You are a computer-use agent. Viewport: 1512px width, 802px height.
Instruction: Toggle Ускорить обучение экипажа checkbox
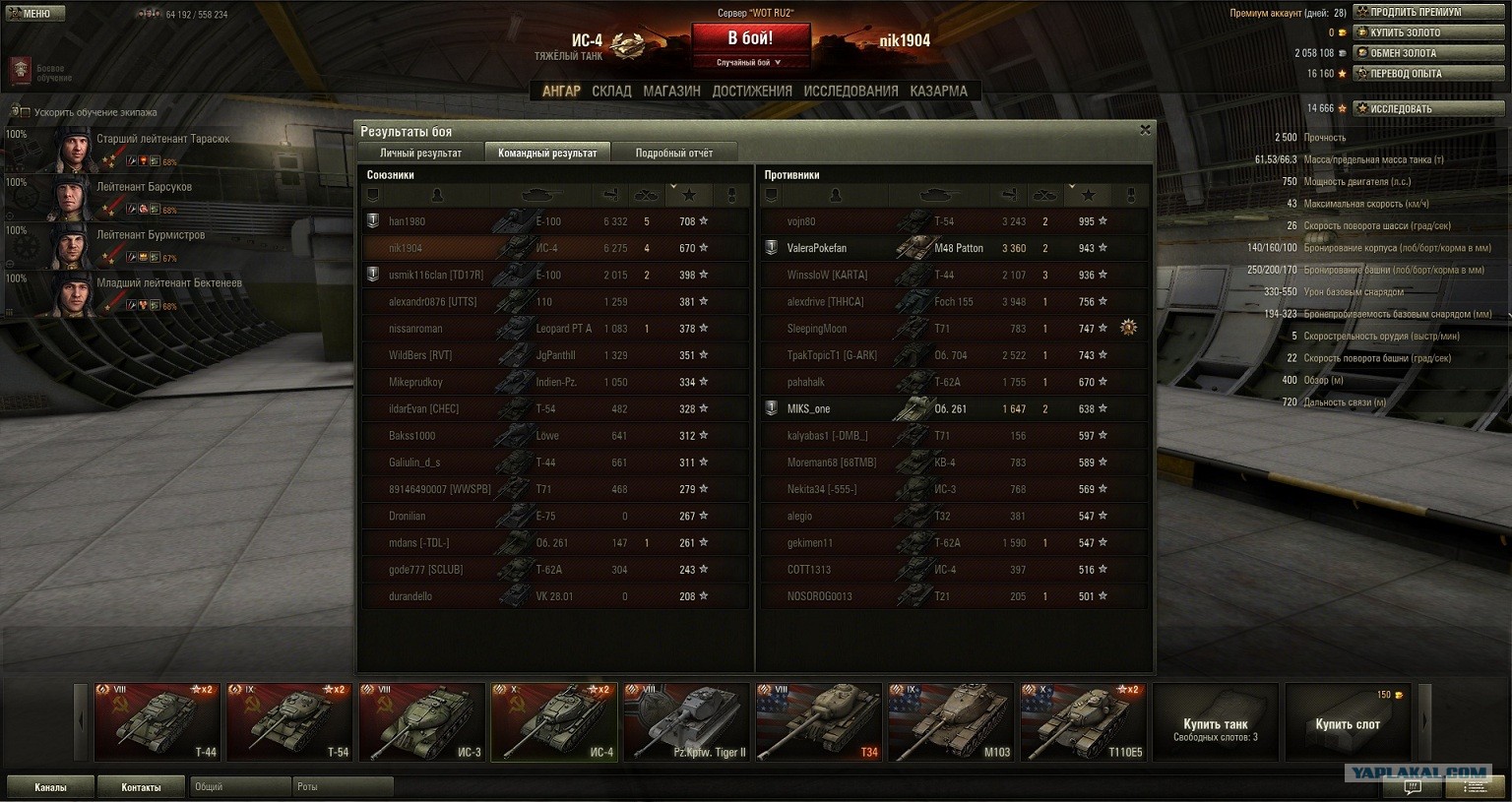tap(26, 112)
